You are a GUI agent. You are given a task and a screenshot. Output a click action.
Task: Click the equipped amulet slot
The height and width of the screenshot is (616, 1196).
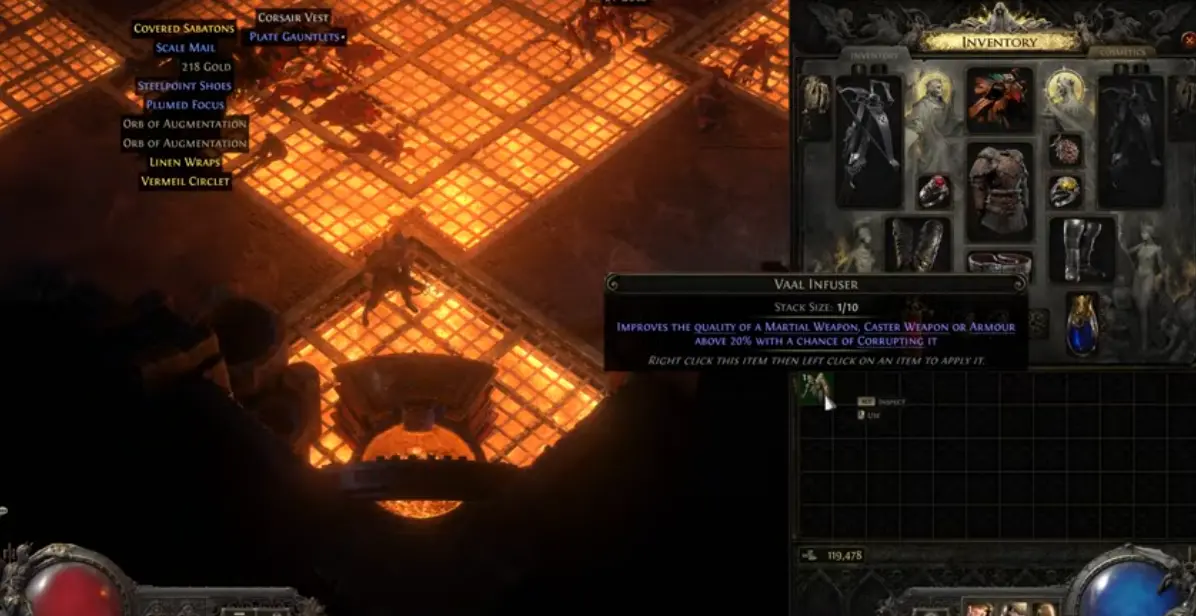click(1065, 149)
